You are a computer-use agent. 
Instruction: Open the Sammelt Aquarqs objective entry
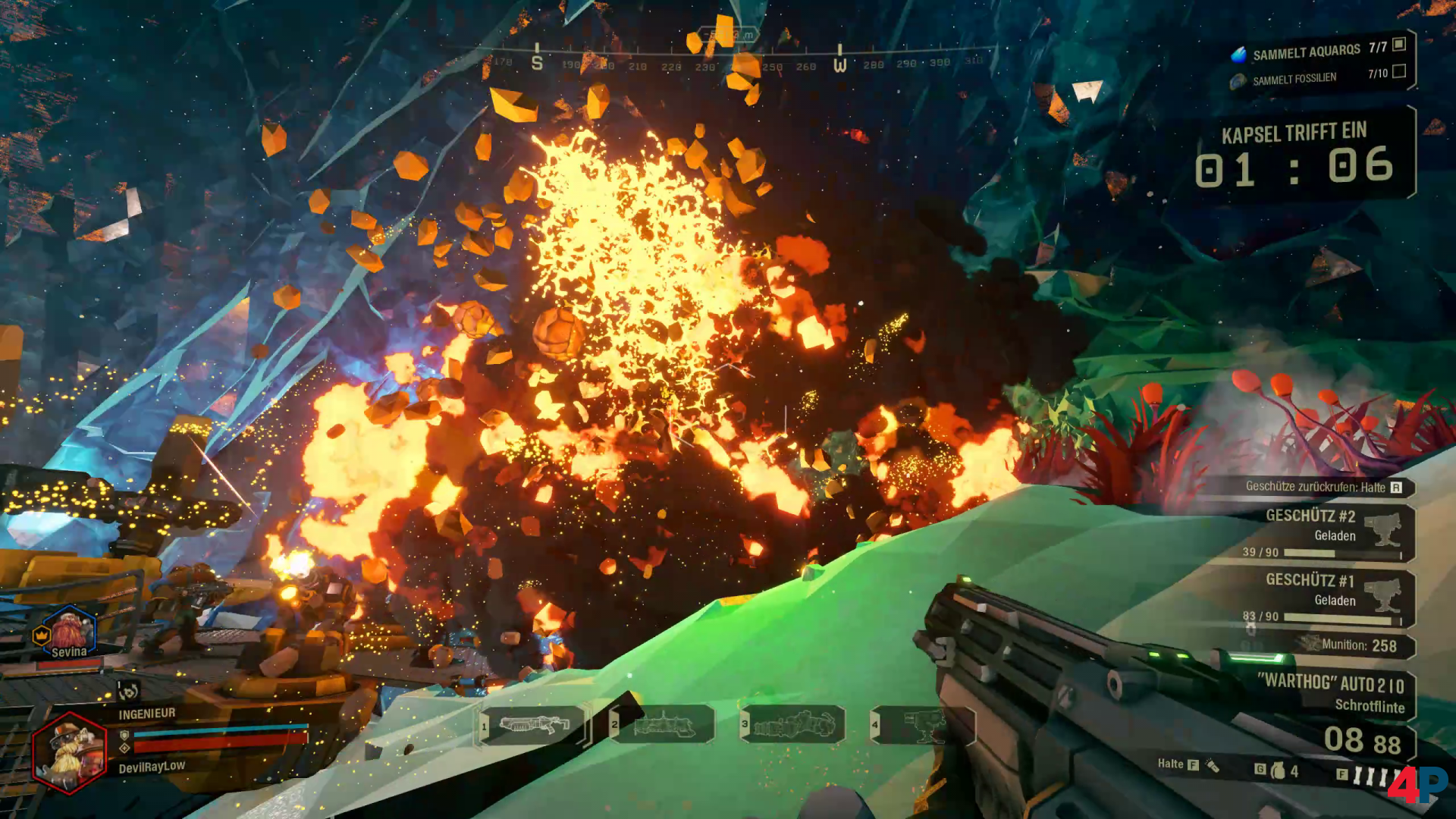[1306, 52]
